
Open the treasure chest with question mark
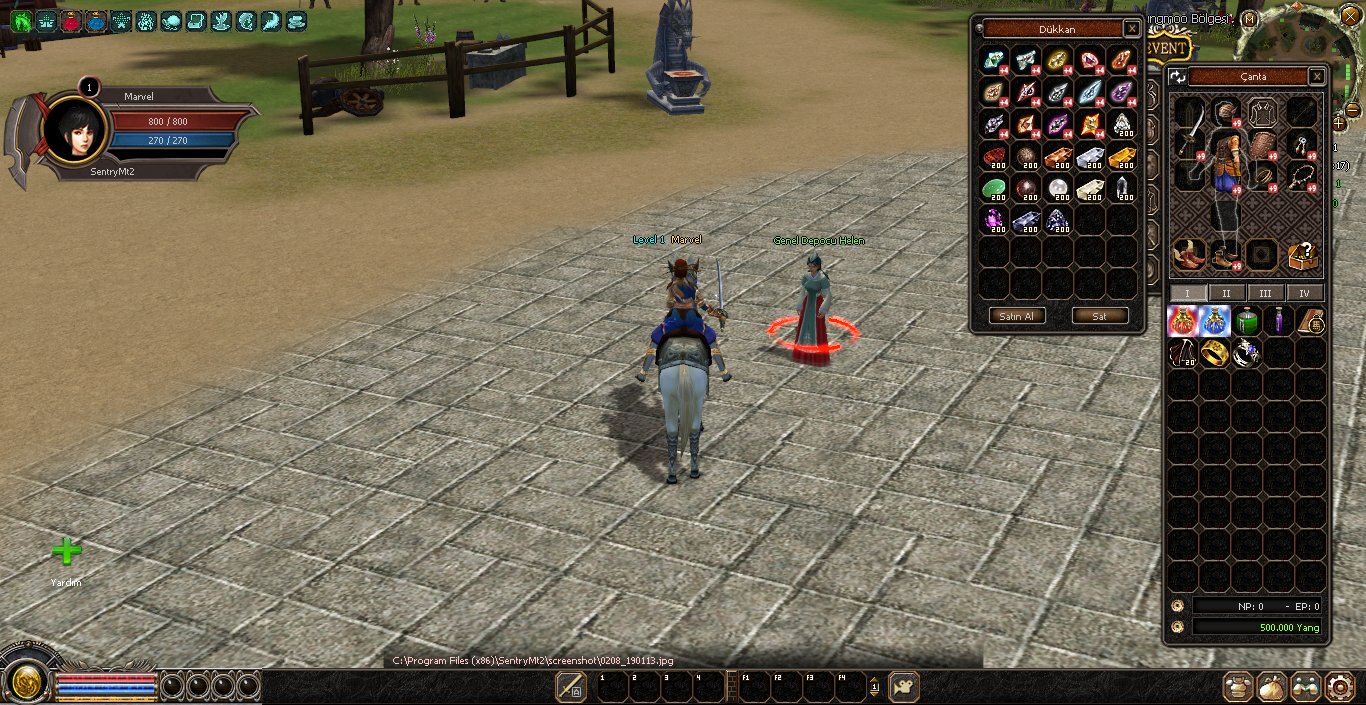tap(1302, 256)
